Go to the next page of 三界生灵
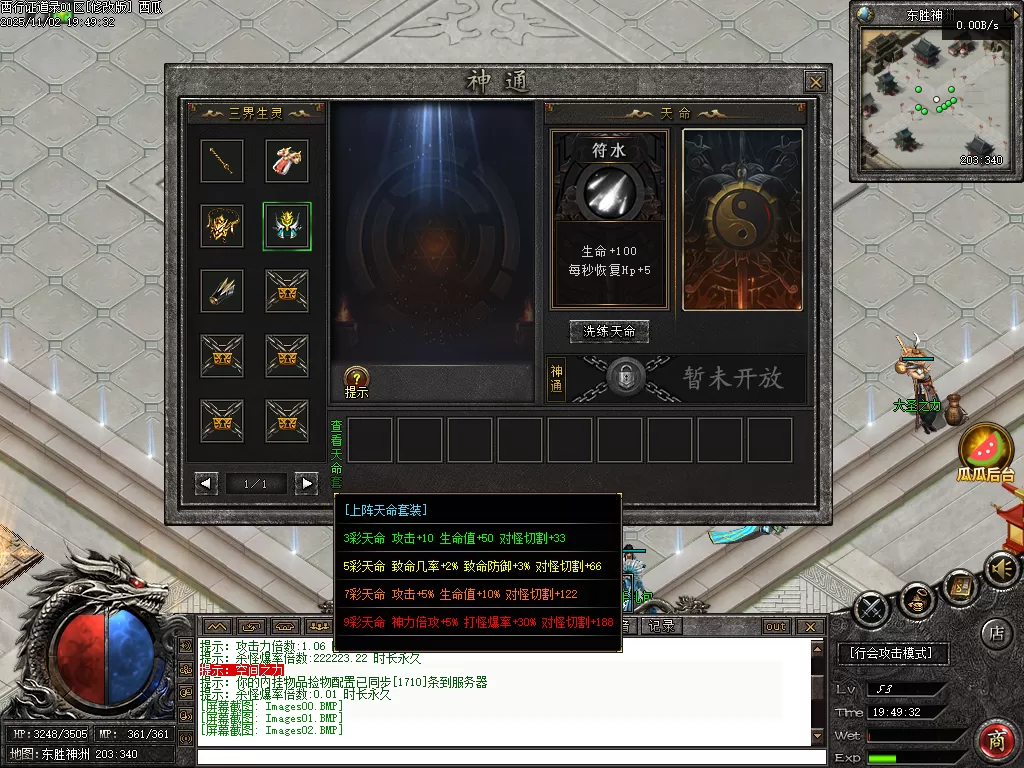Screen dimensions: 1024x768 click(x=306, y=484)
